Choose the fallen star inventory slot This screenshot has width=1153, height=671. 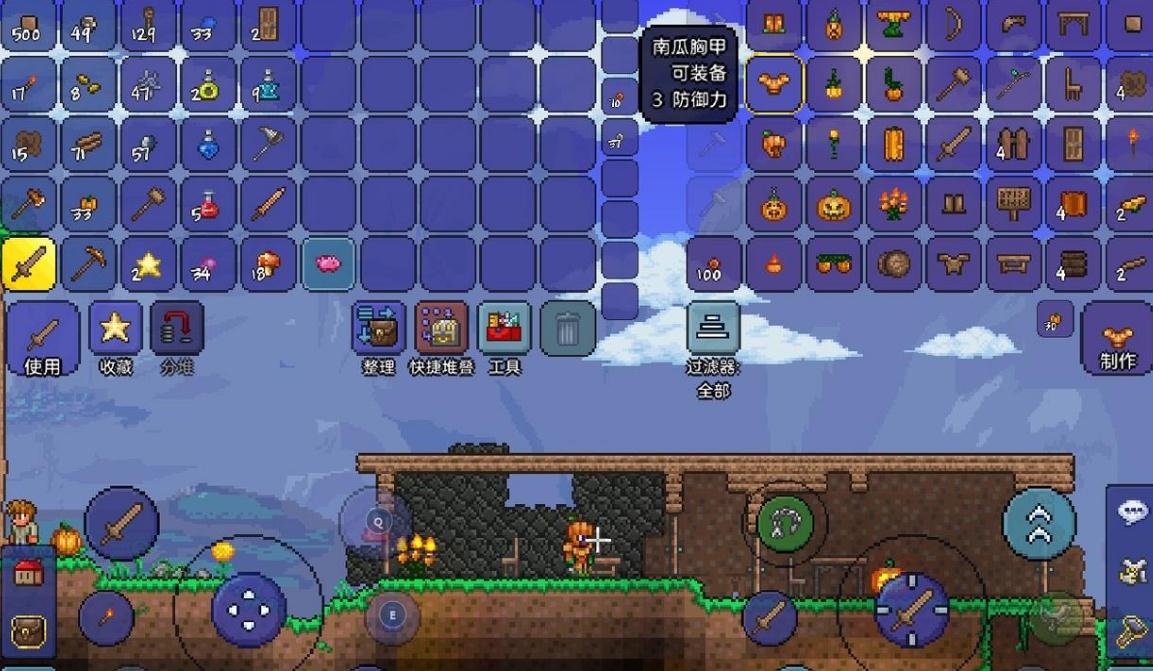[x=148, y=264]
